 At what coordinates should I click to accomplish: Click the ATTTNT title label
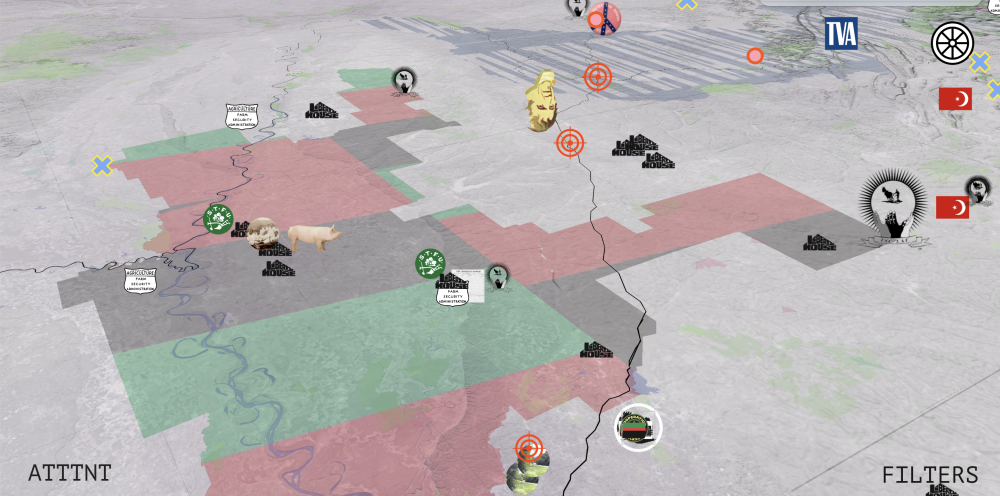[x=69, y=473]
